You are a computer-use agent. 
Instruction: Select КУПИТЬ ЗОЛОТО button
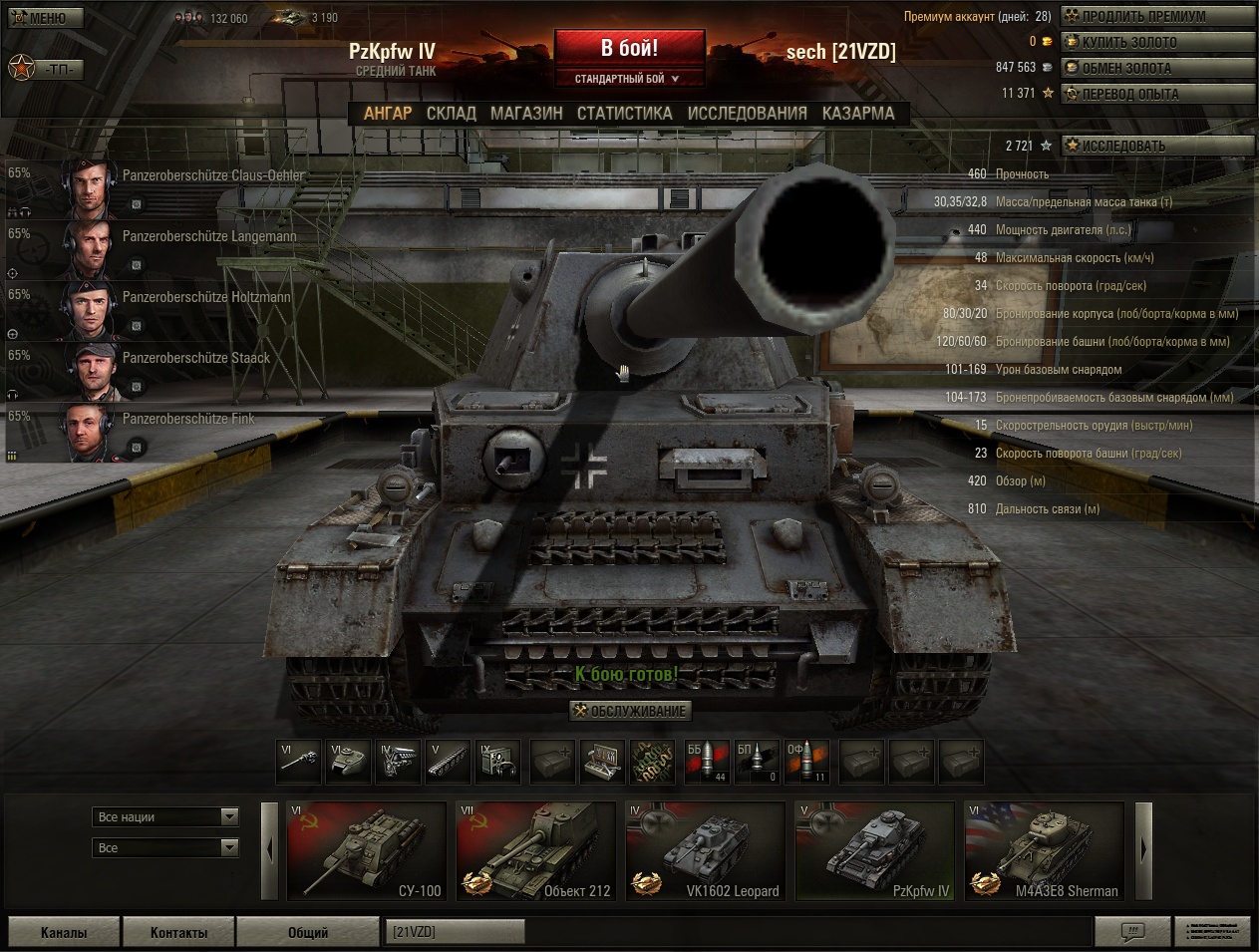(1156, 42)
